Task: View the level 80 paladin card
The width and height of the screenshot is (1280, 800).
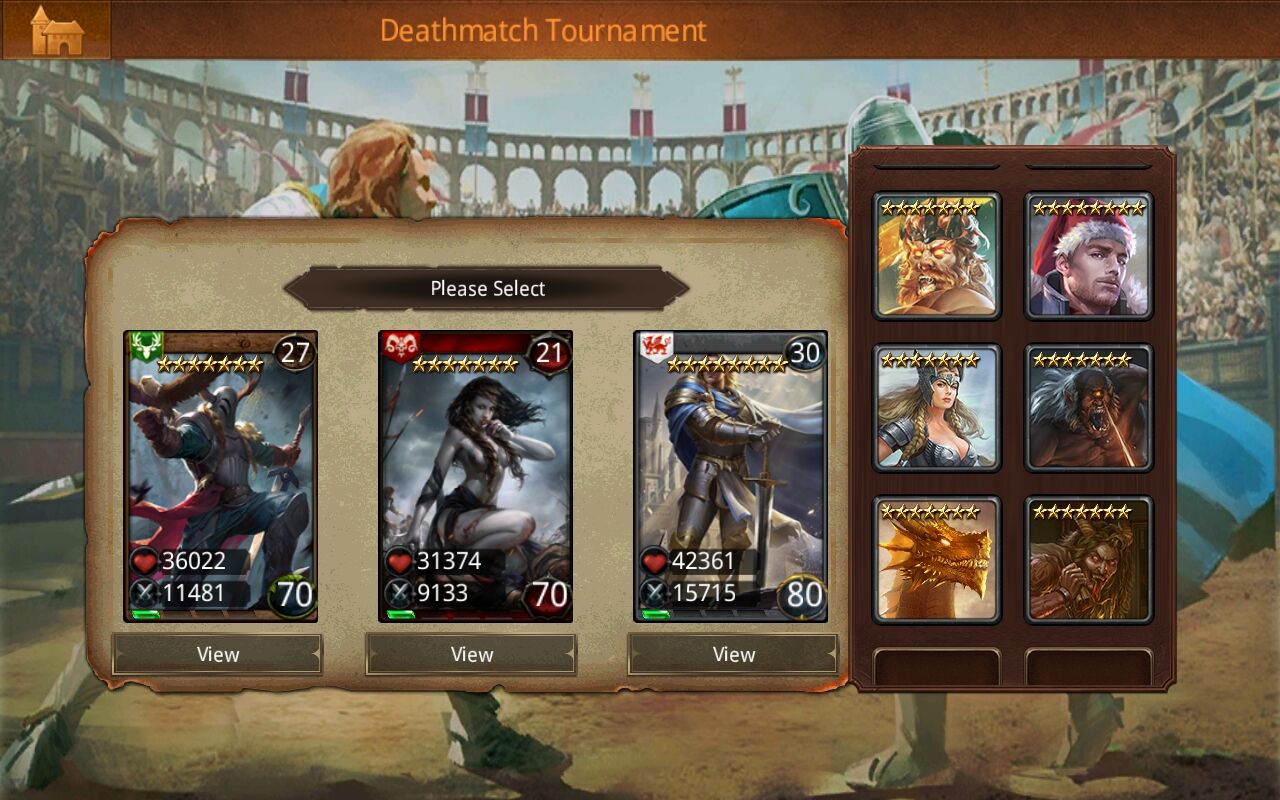Action: point(732,655)
